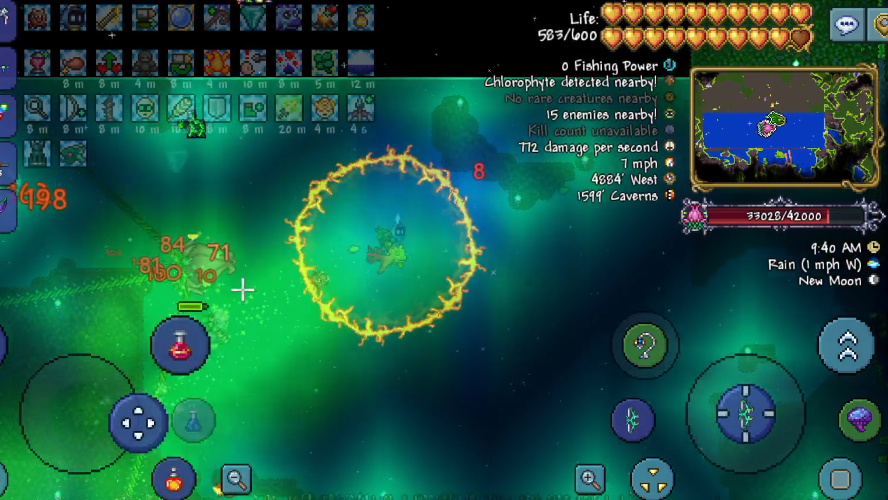This screenshot has width=888, height=500.
Task: Click the clover luck buff icon
Action: [326, 63]
